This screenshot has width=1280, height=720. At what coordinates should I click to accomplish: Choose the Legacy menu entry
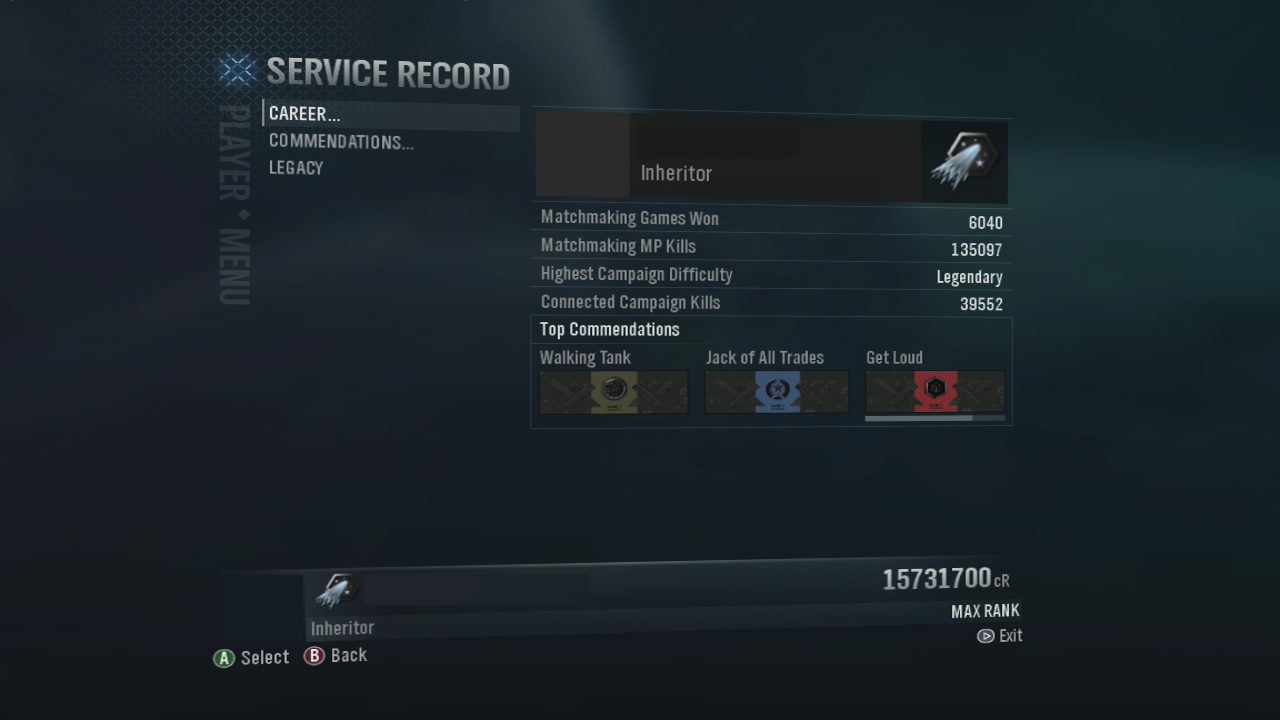[296, 168]
